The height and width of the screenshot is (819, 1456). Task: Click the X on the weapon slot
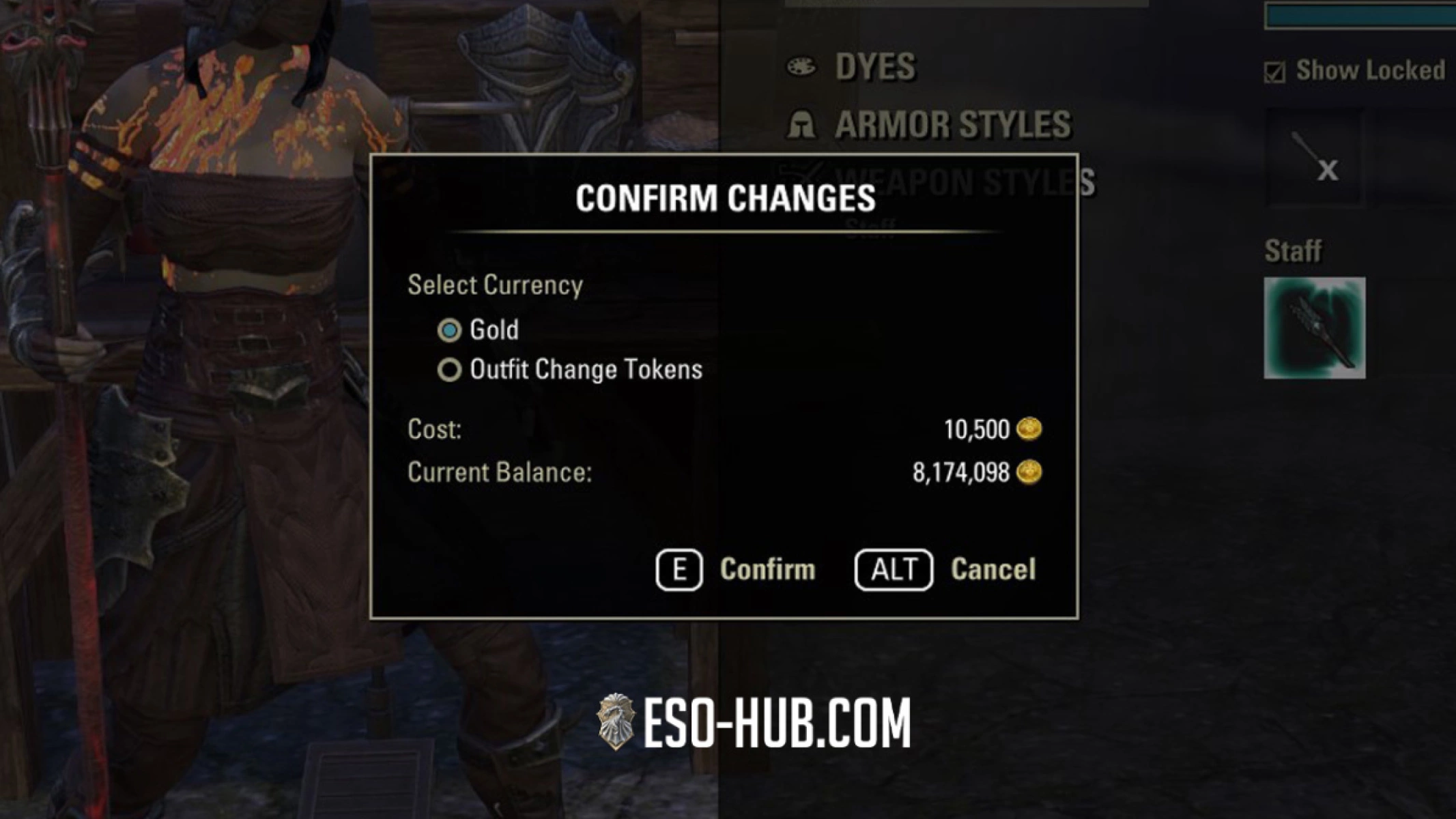1328,171
